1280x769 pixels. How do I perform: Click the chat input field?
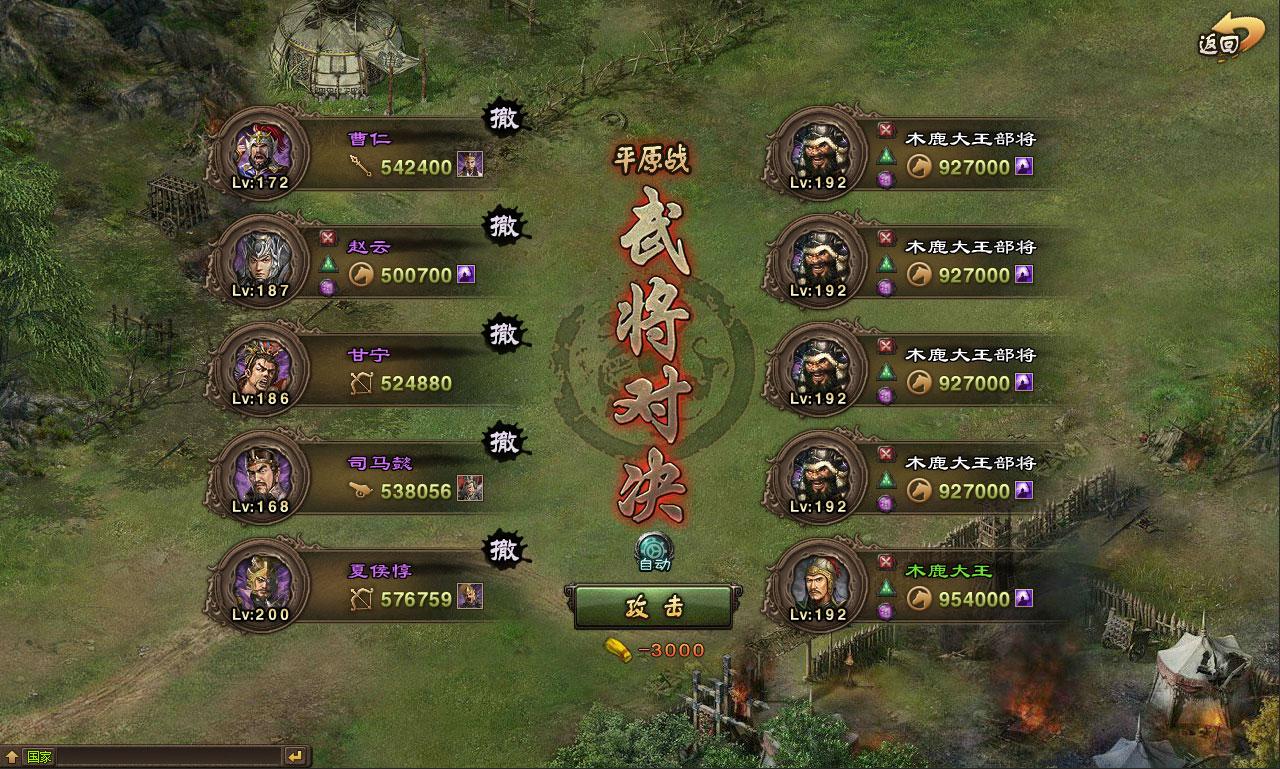click(x=150, y=756)
